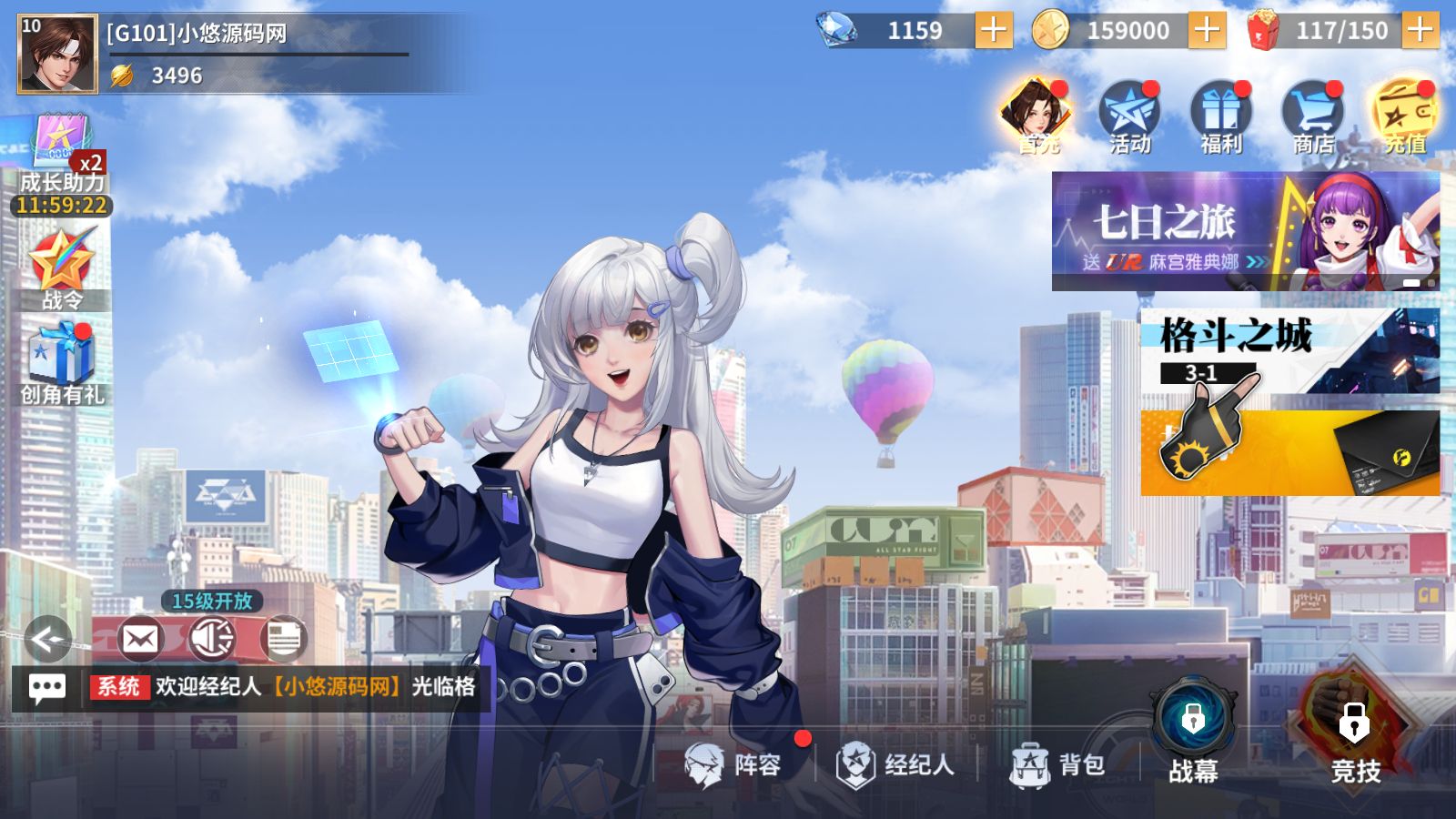The image size is (1456, 819).
Task: Add gold coins with plus button
Action: click(x=1206, y=31)
